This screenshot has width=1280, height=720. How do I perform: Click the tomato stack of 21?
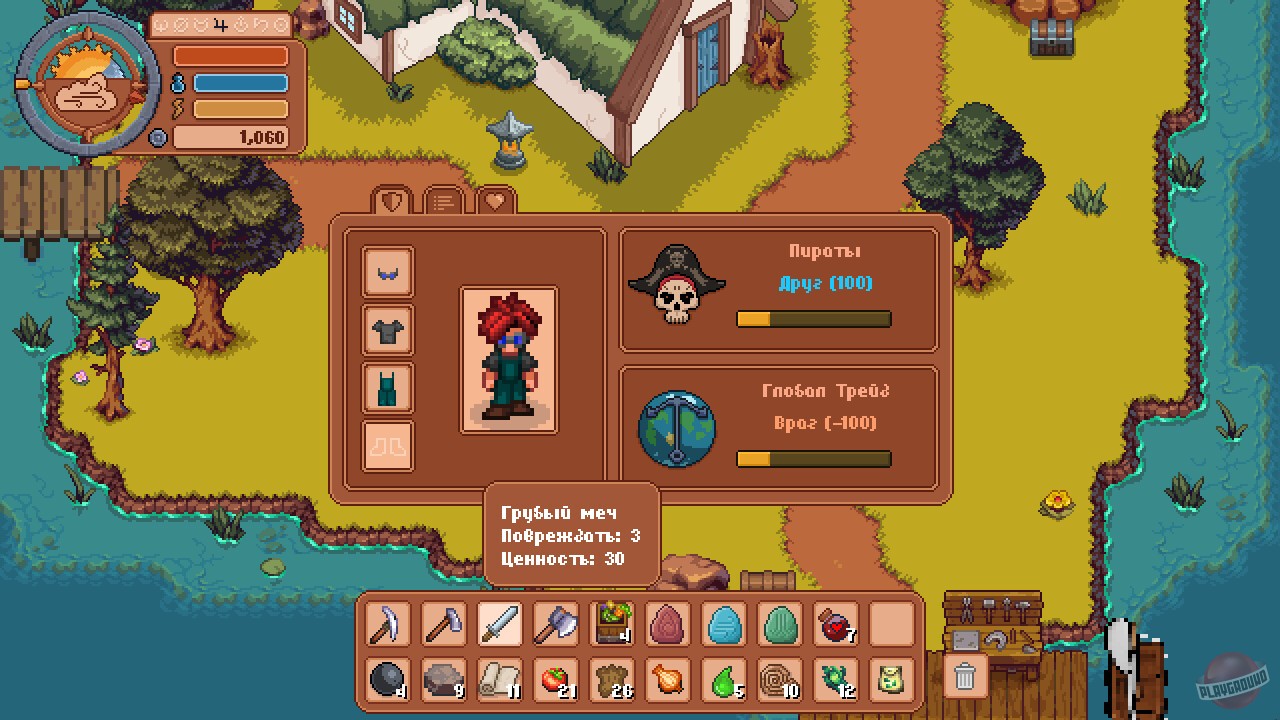[555, 682]
